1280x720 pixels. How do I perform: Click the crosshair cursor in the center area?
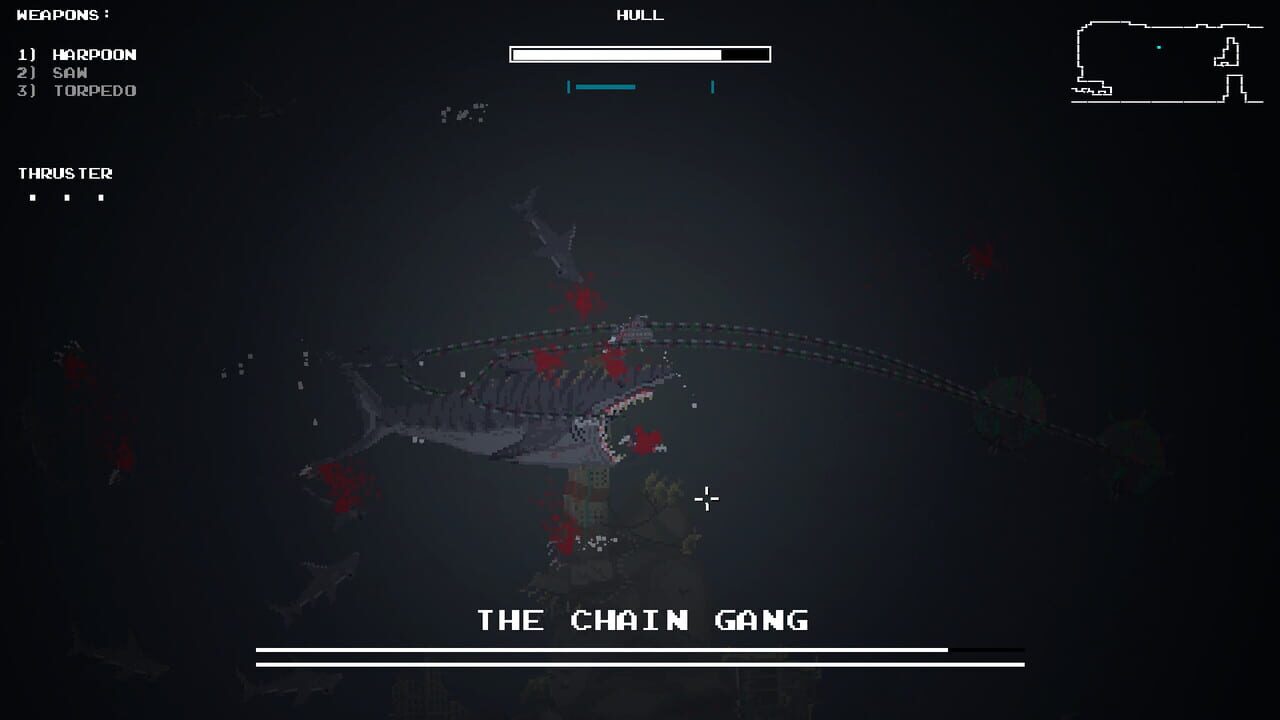click(707, 498)
